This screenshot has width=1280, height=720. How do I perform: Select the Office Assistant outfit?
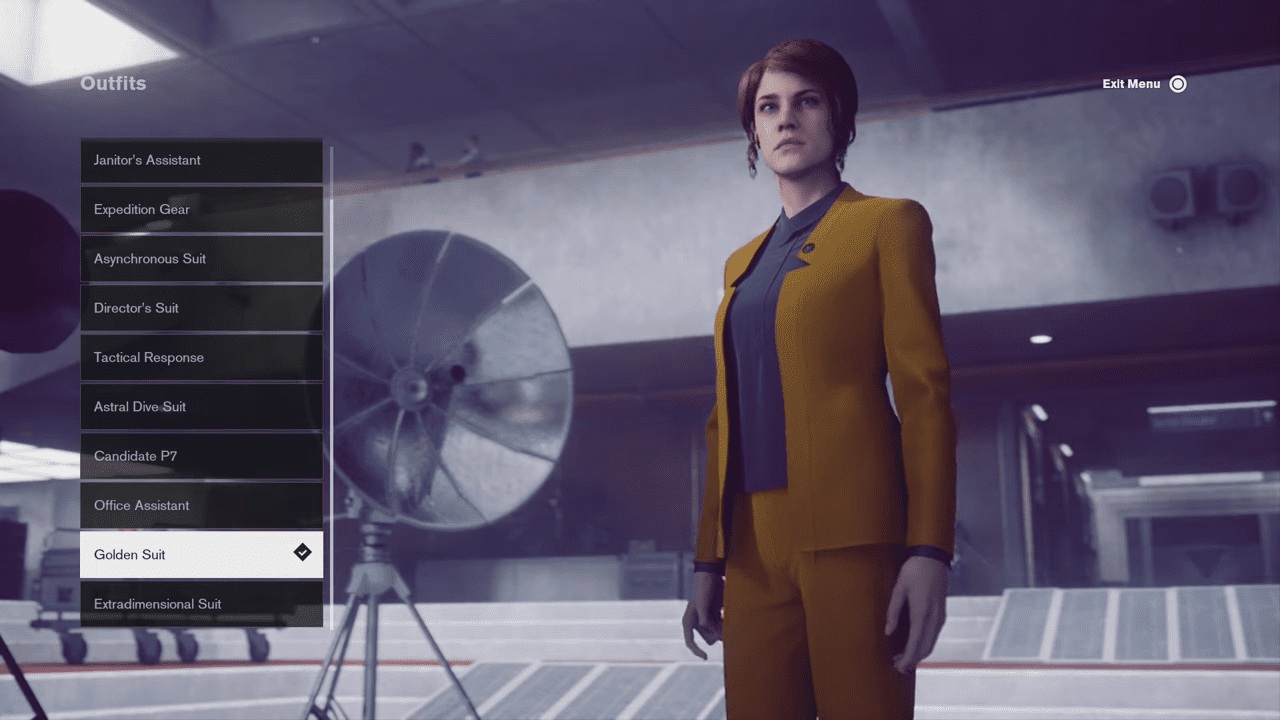coord(201,505)
